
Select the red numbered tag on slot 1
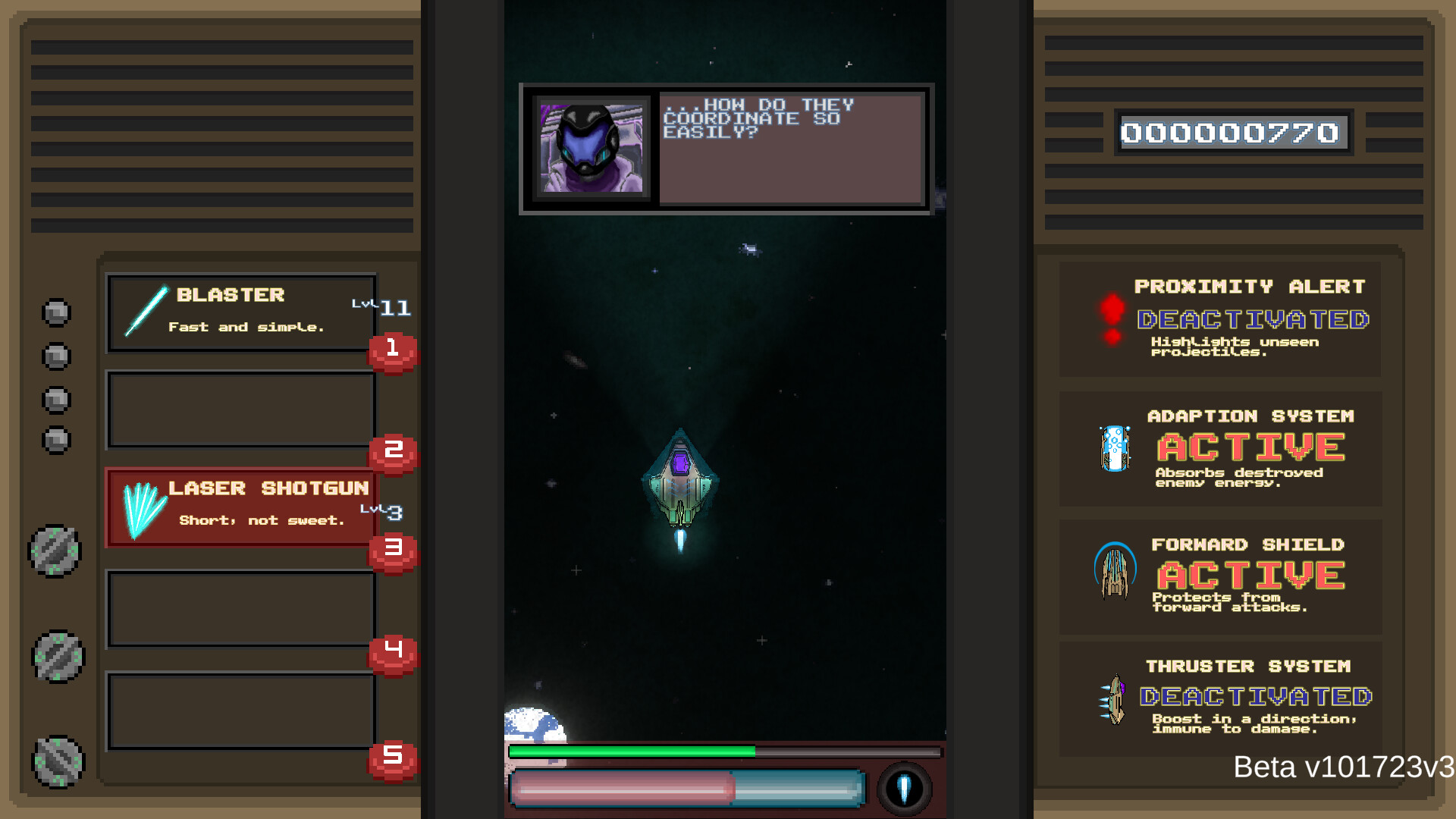coord(392,350)
